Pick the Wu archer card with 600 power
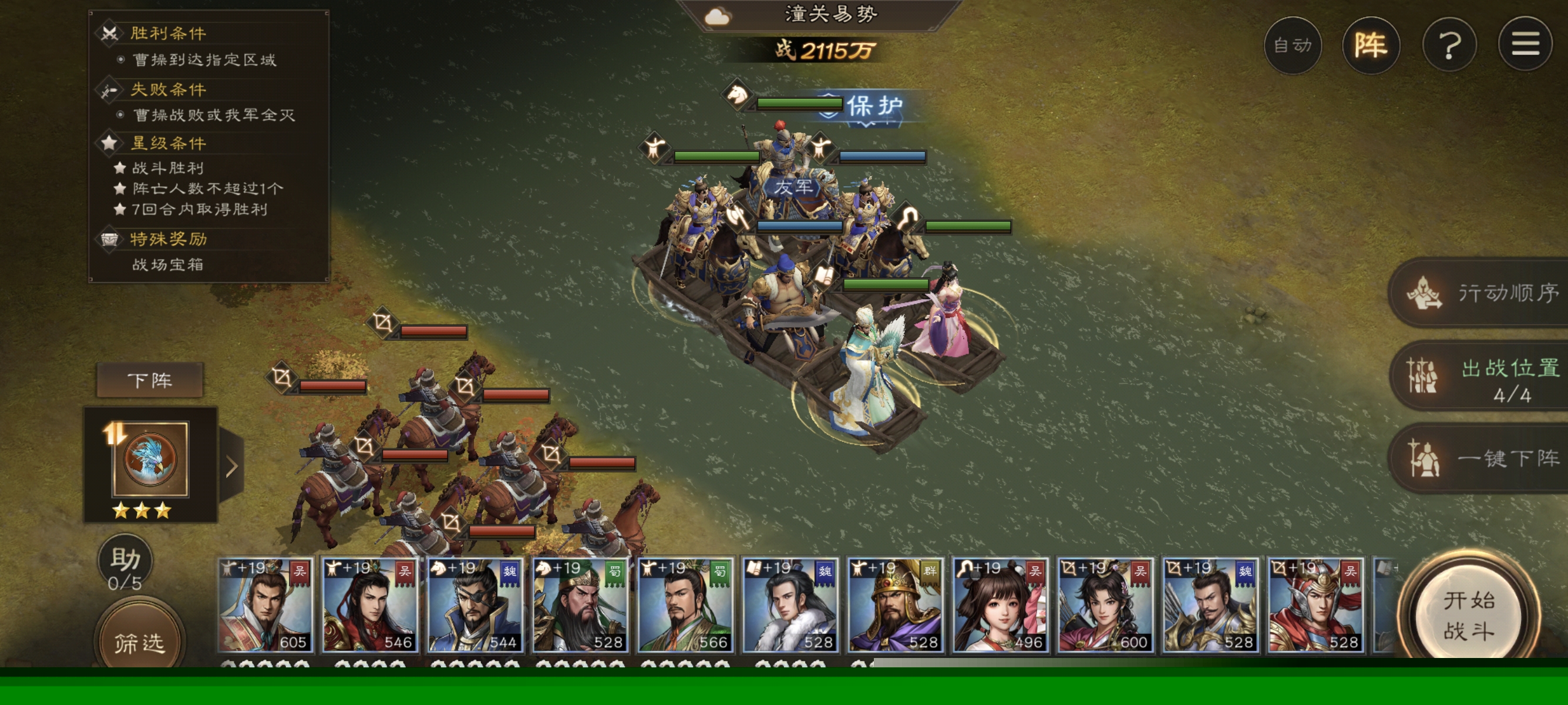This screenshot has height=705, width=1568. pyautogui.click(x=1105, y=605)
